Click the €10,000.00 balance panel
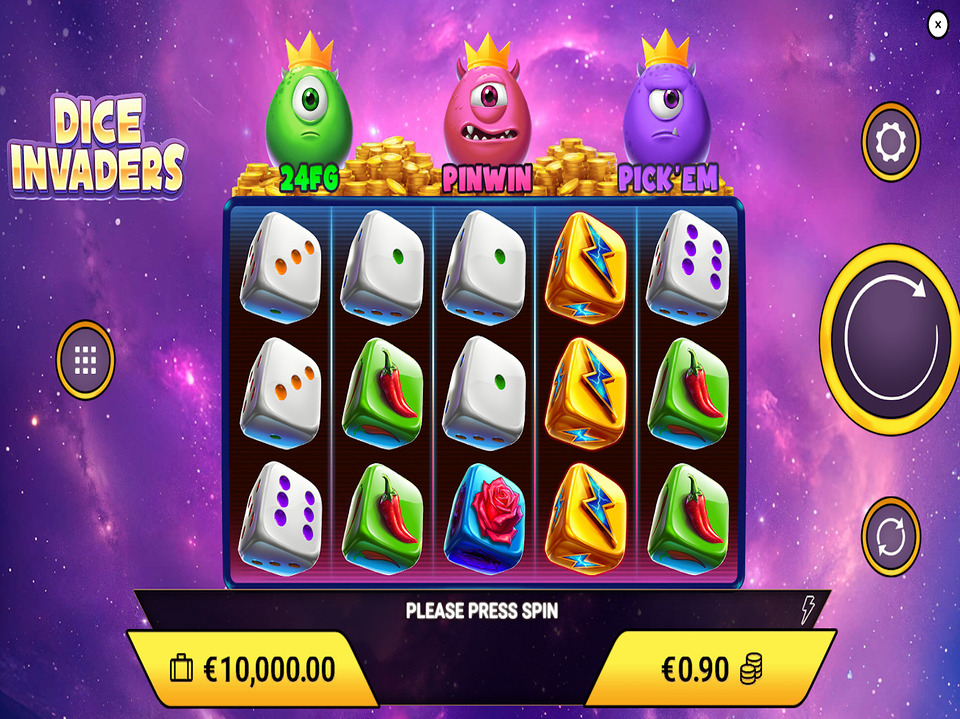The height and width of the screenshot is (719, 960). point(253,669)
